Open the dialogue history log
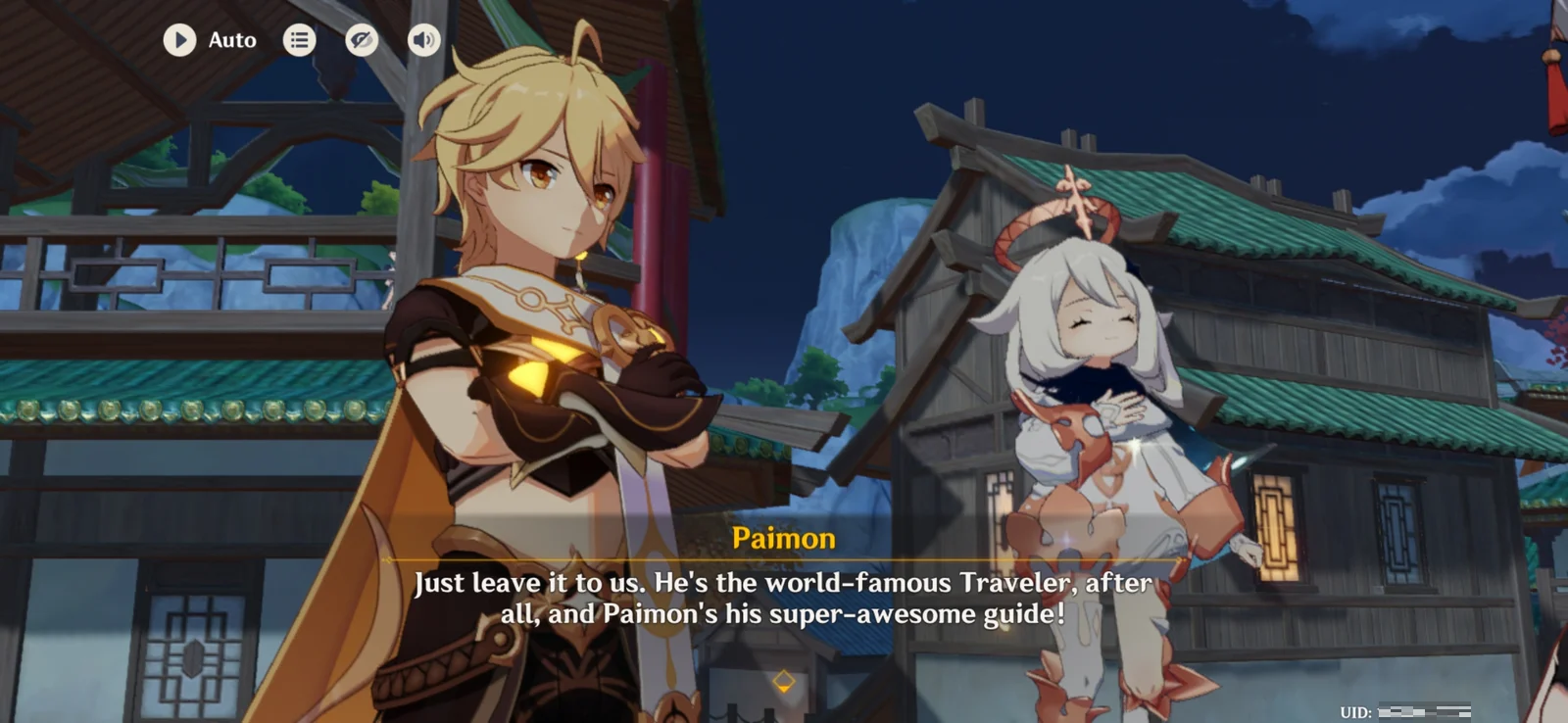Viewport: 1568px width, 723px height. click(300, 40)
